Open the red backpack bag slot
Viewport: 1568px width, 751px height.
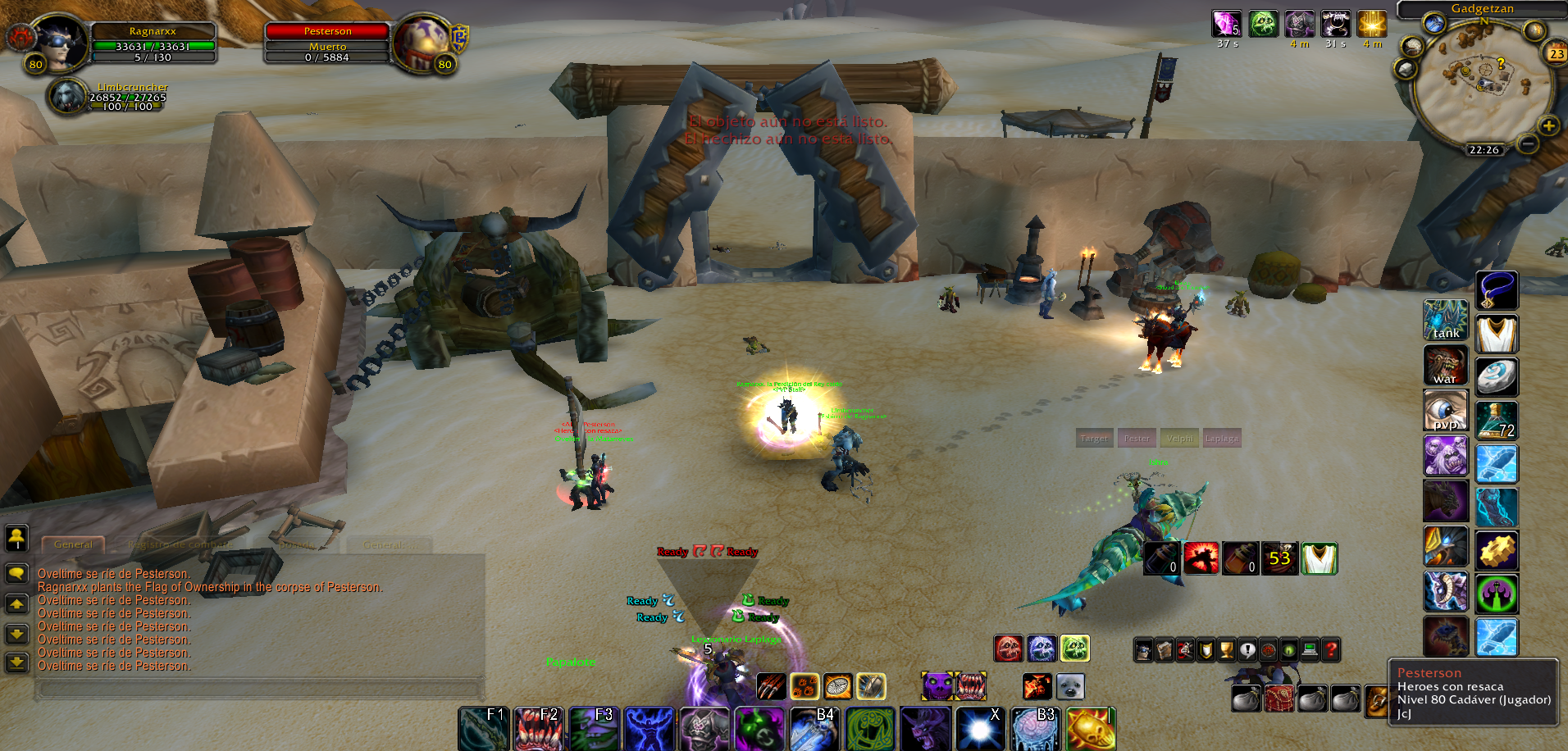[x=1279, y=699]
